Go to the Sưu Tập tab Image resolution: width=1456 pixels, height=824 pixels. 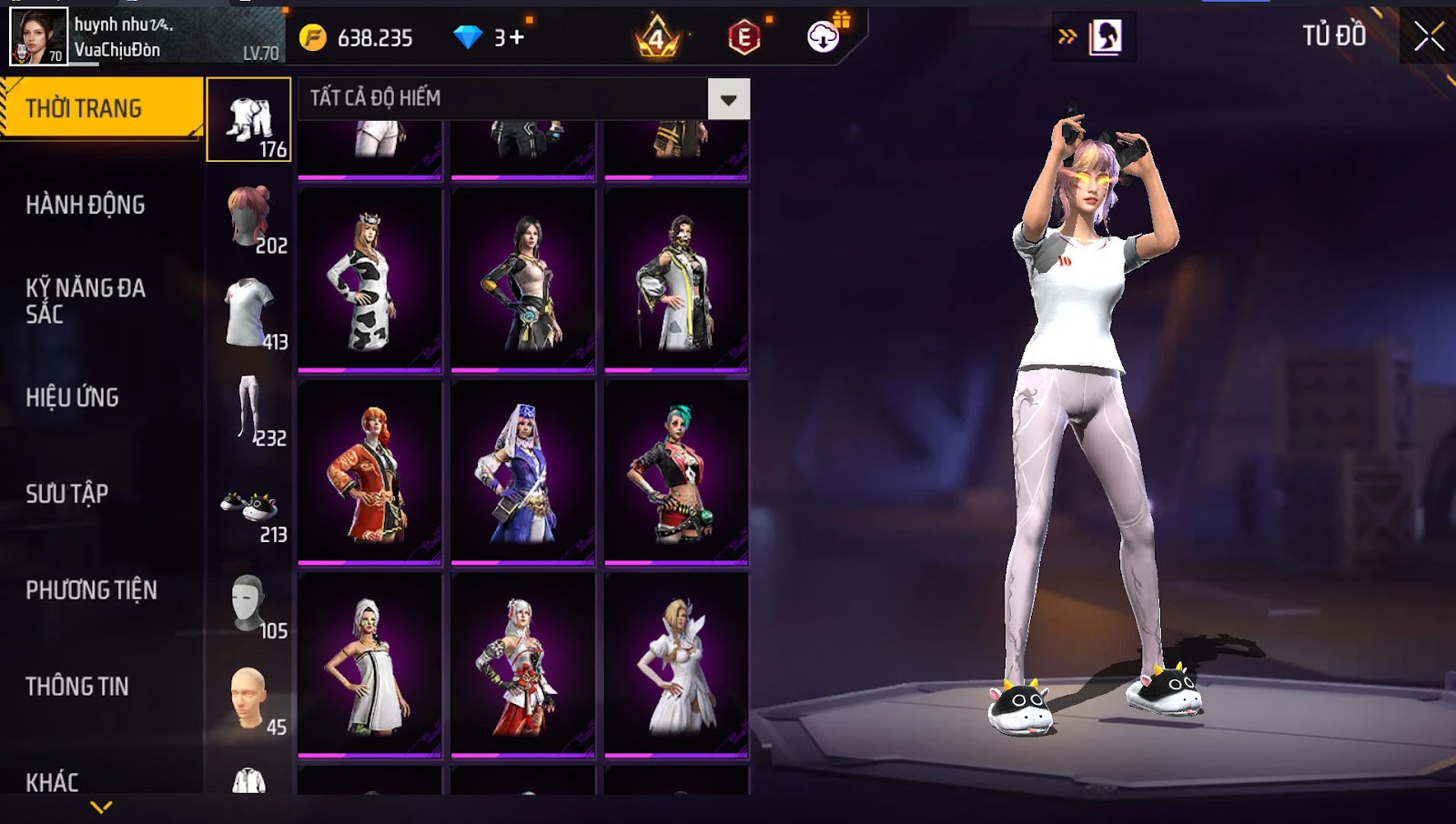point(67,494)
